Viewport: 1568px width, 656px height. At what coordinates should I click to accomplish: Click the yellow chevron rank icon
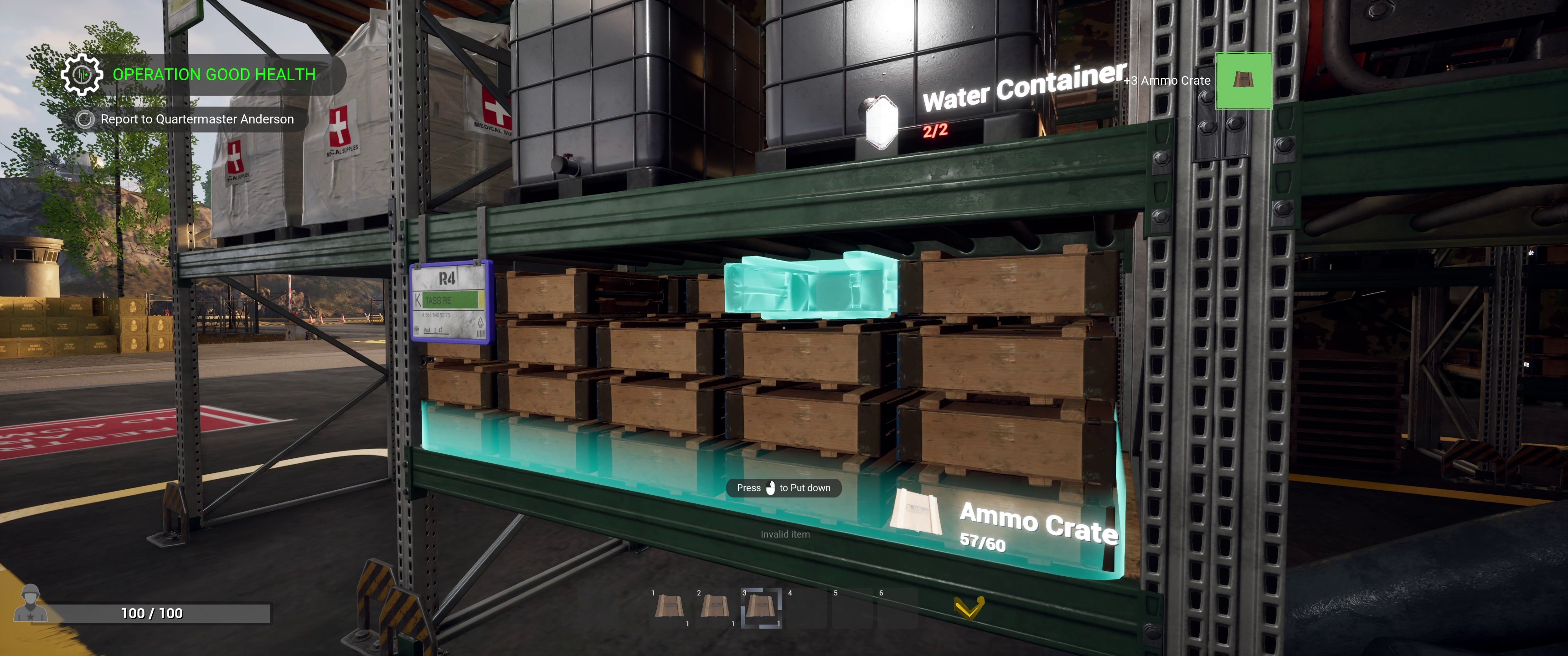pos(969,607)
